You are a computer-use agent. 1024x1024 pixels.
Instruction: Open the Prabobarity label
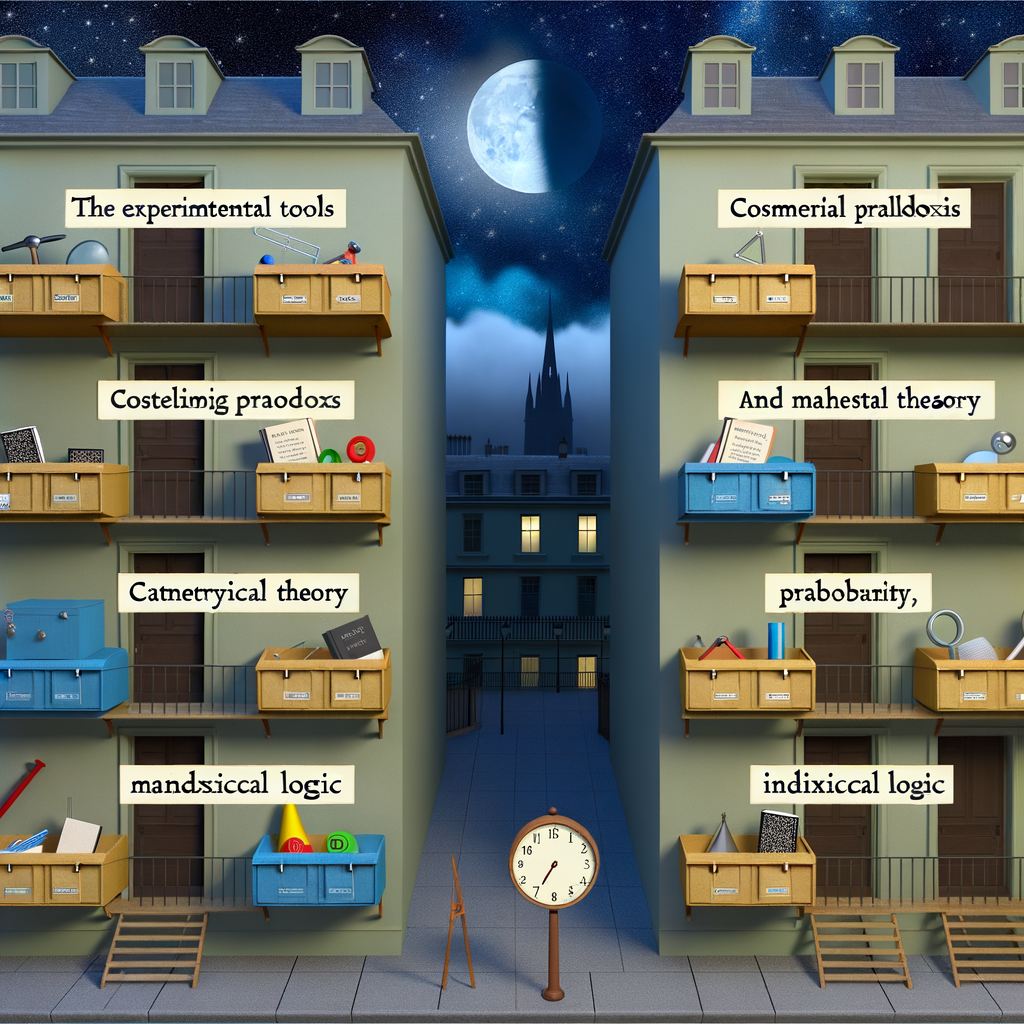pos(848,594)
